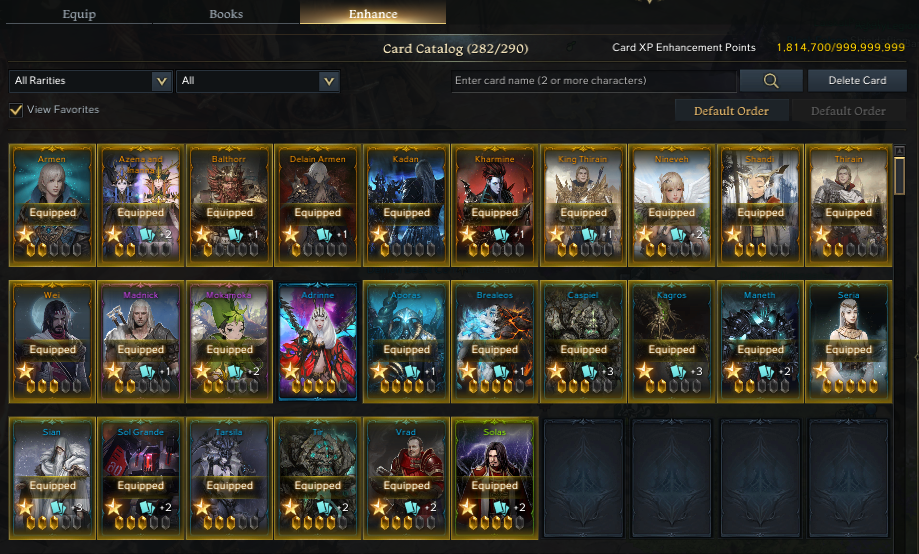Click the magnifying glass search button
The image size is (919, 554).
click(771, 81)
